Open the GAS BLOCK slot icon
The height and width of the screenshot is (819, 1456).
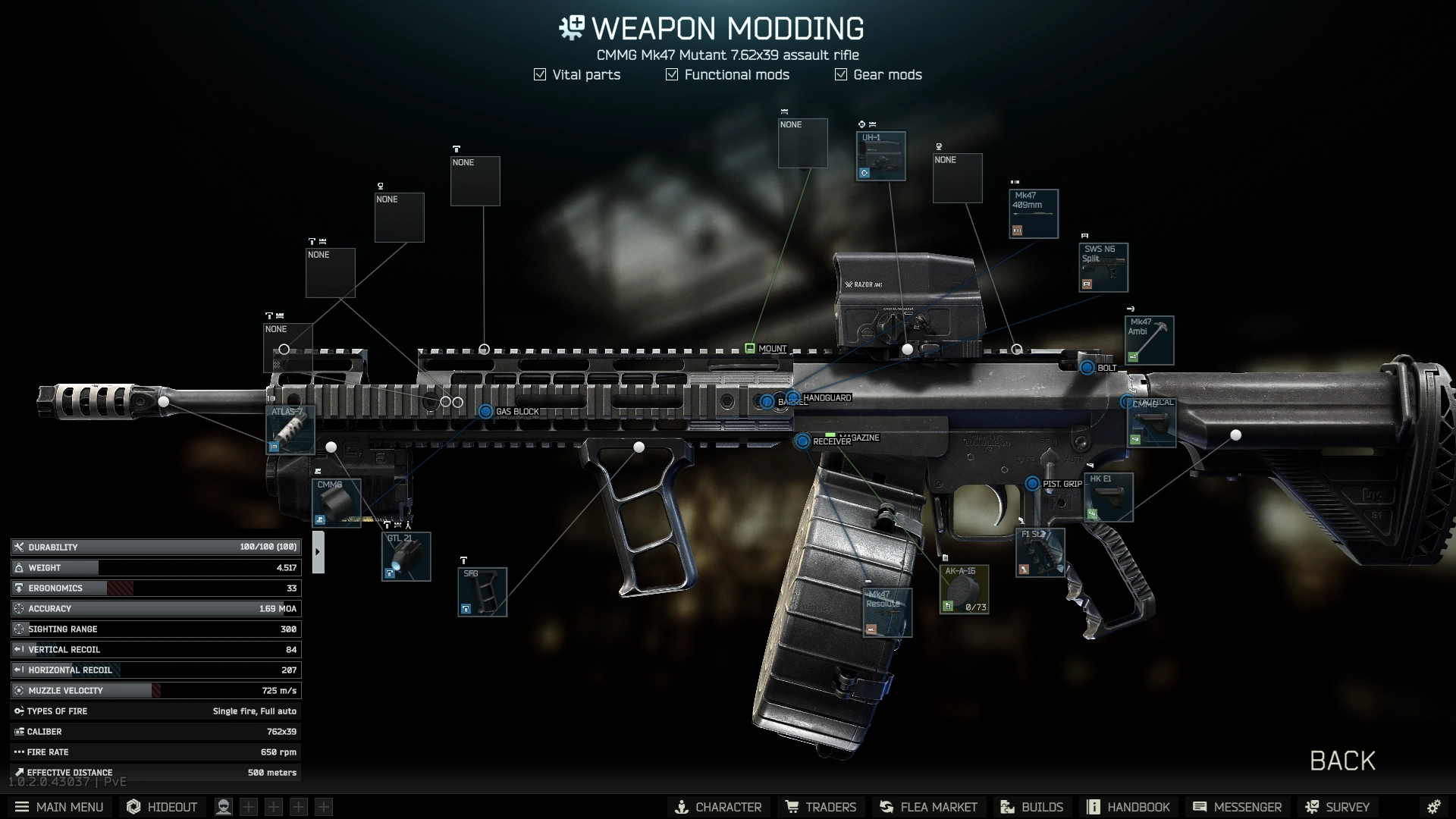(487, 411)
